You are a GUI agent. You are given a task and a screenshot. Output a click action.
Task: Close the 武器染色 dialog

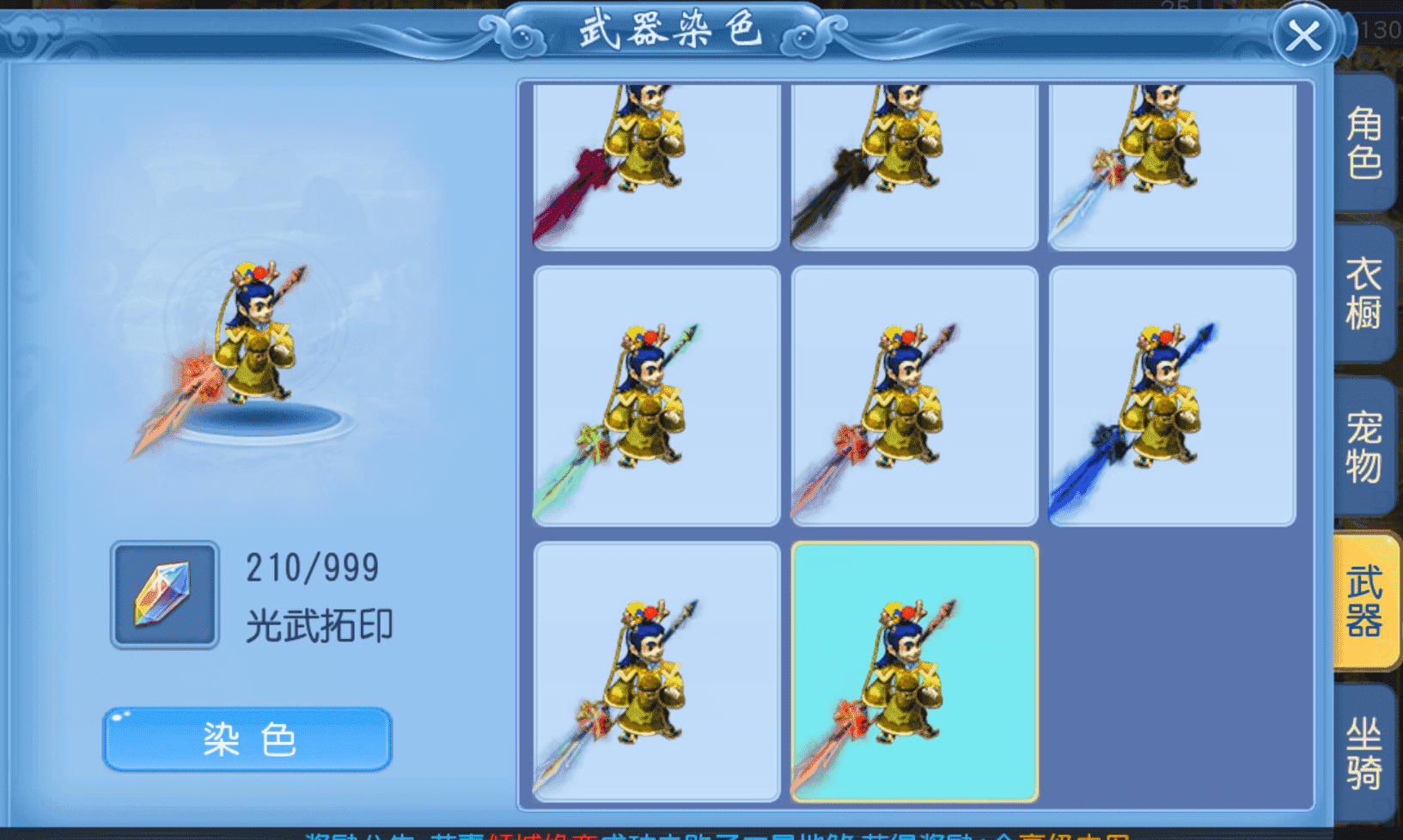point(1304,36)
